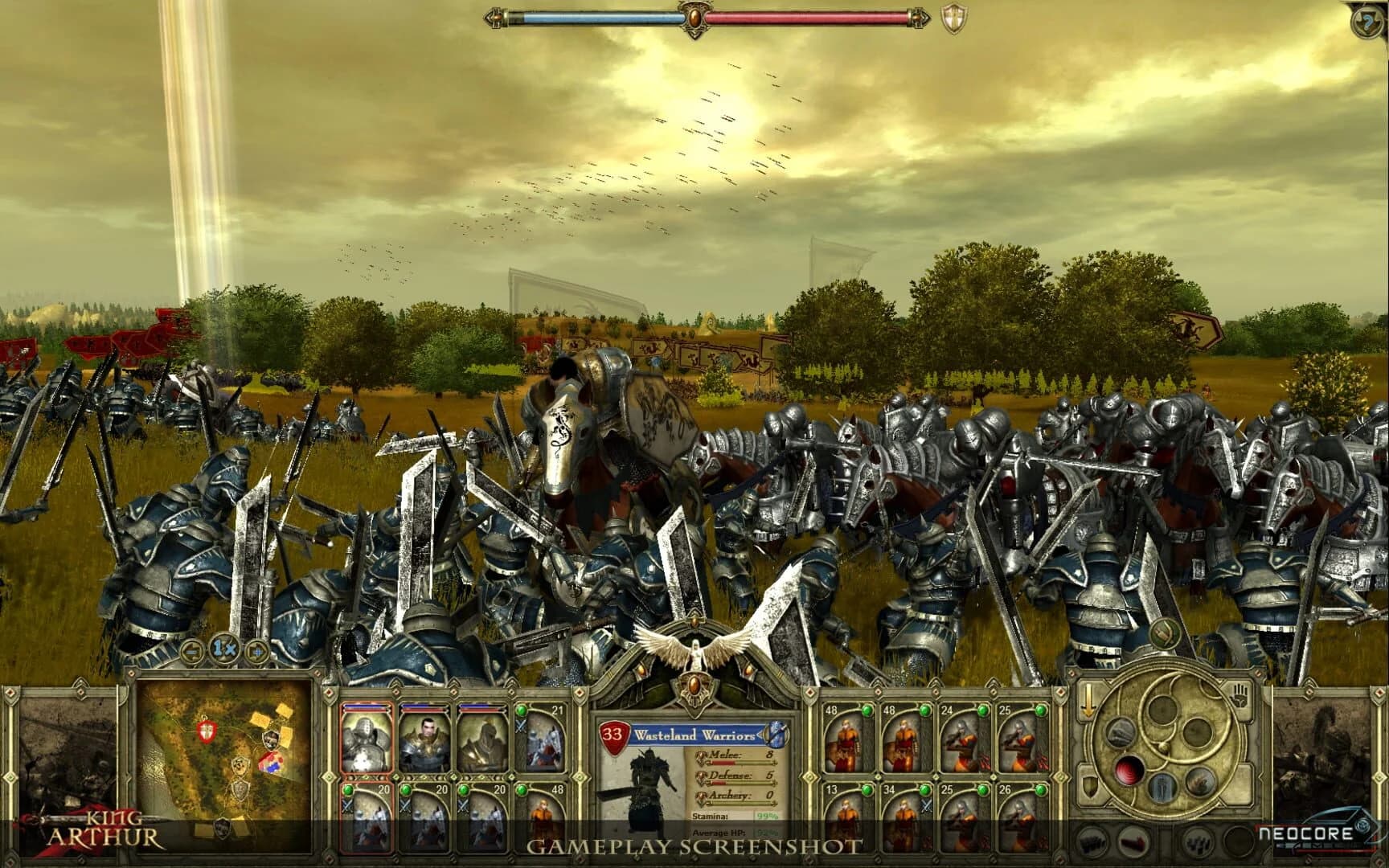Click the Wasteland Warriors faction crest icon
Image resolution: width=1389 pixels, height=868 pixels.
(776, 735)
